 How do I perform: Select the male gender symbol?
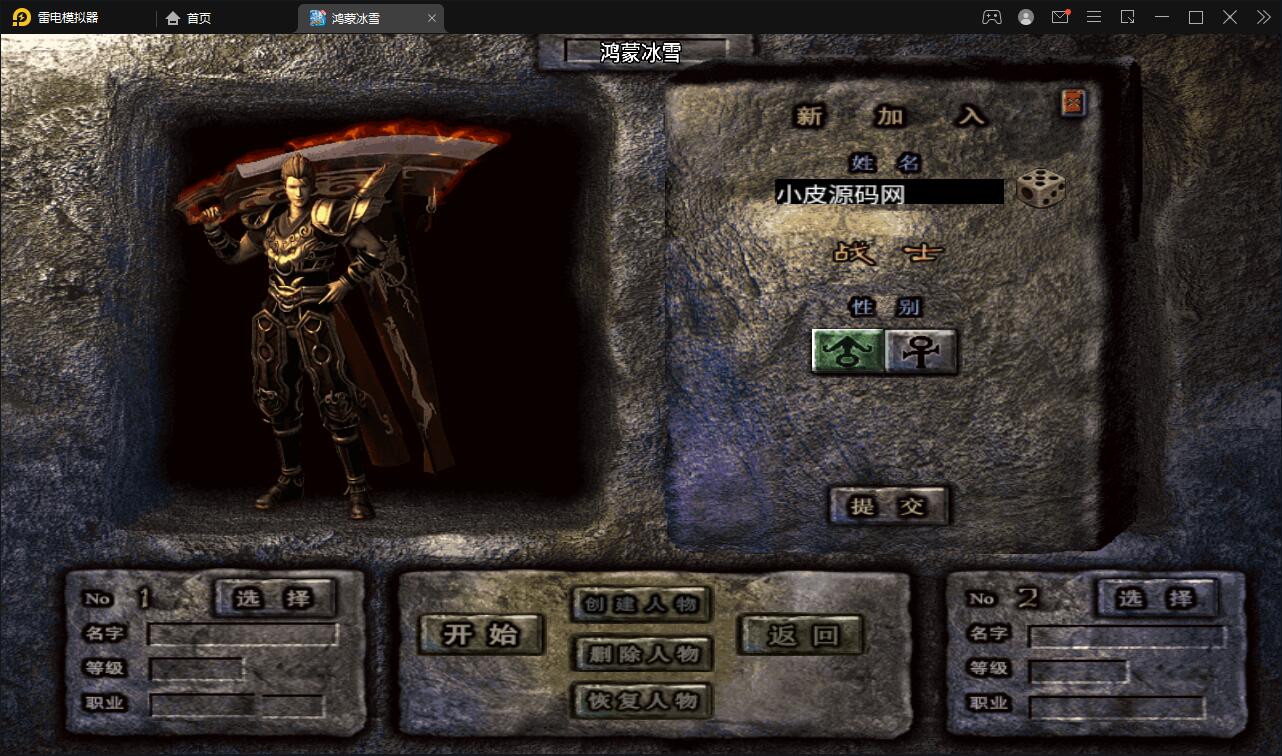point(847,352)
